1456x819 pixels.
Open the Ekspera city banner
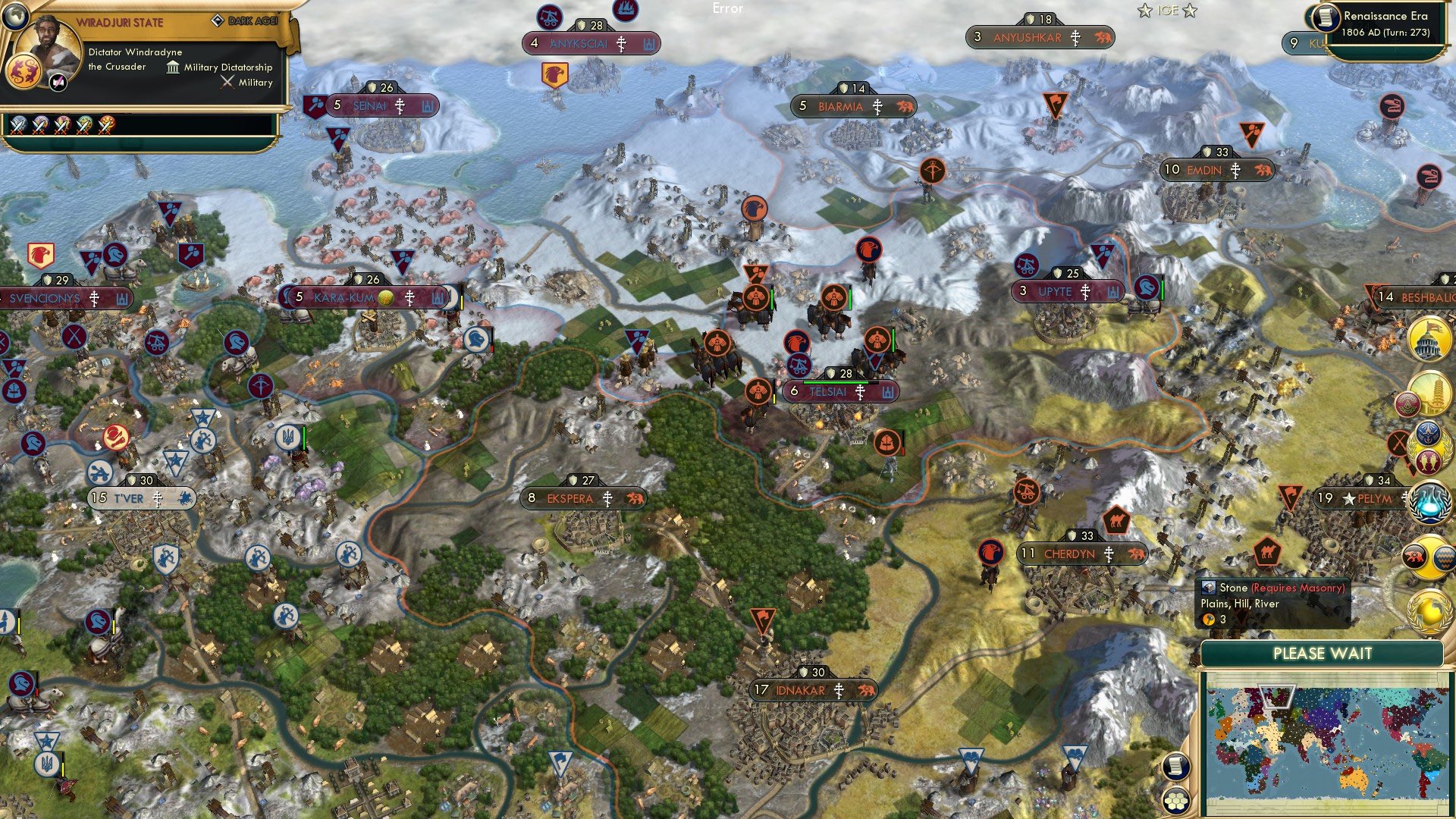(x=582, y=499)
